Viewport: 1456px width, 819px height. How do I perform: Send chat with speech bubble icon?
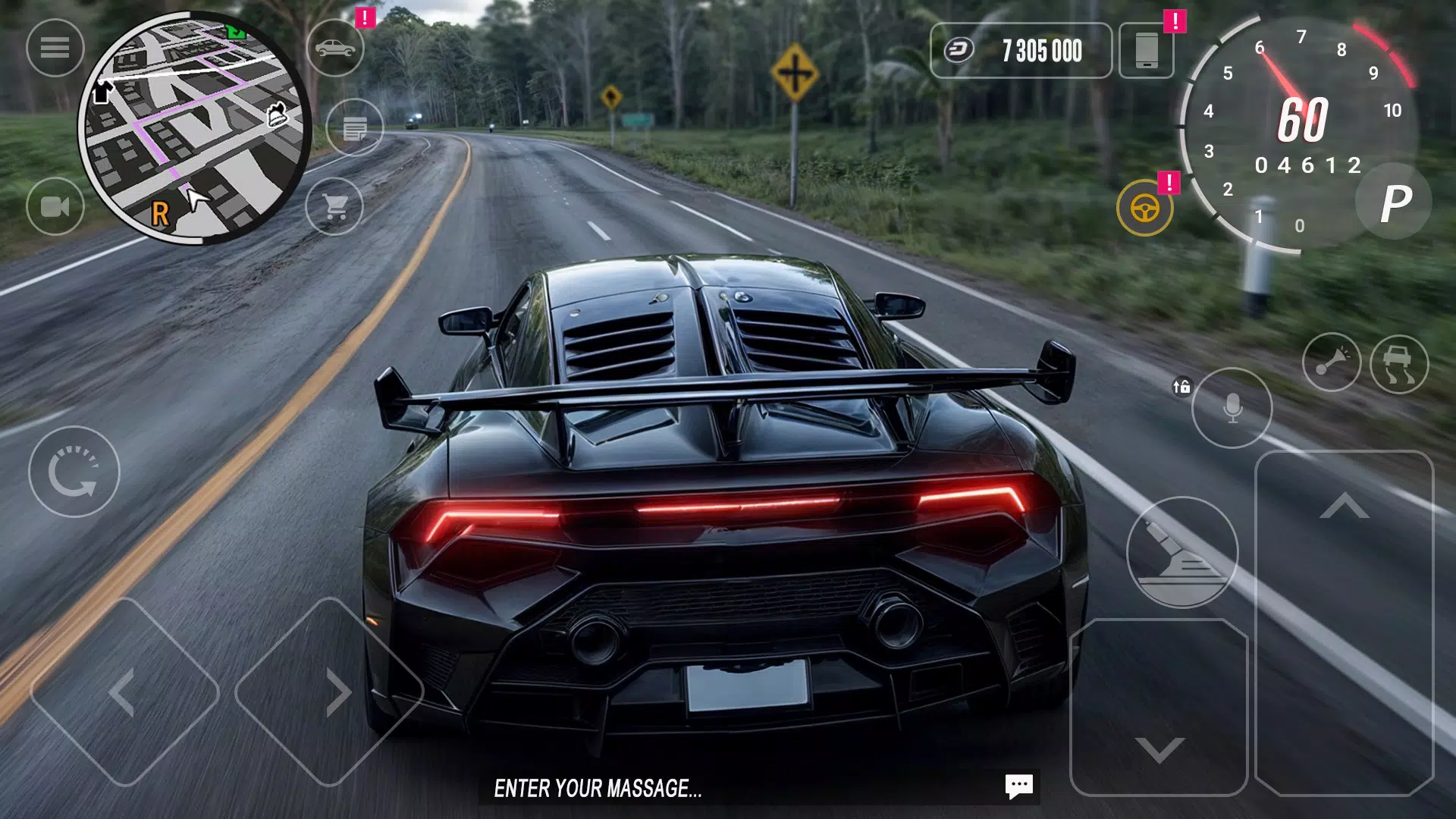point(1018,786)
